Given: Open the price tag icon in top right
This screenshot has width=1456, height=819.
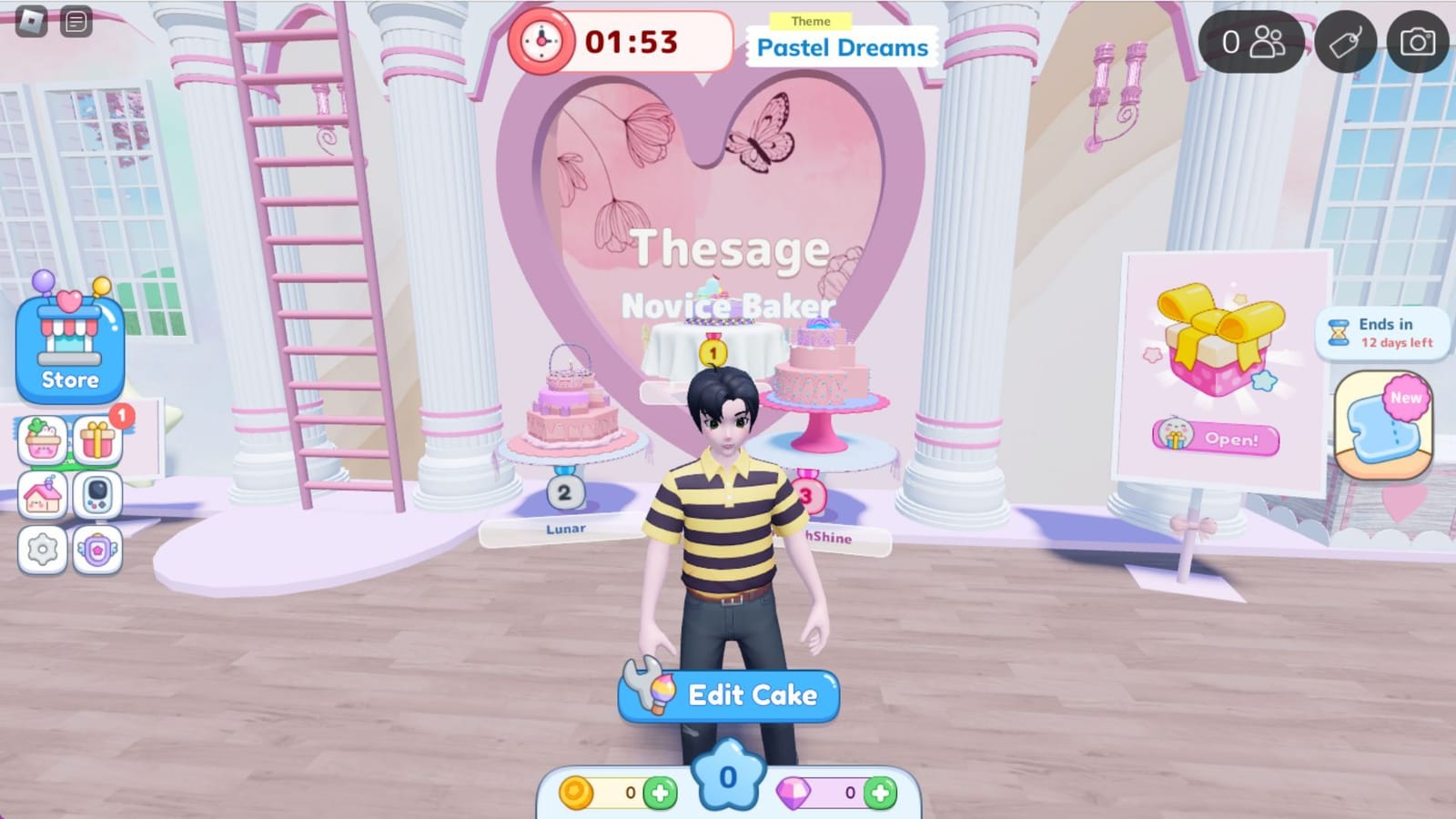Looking at the screenshot, I should [1344, 39].
